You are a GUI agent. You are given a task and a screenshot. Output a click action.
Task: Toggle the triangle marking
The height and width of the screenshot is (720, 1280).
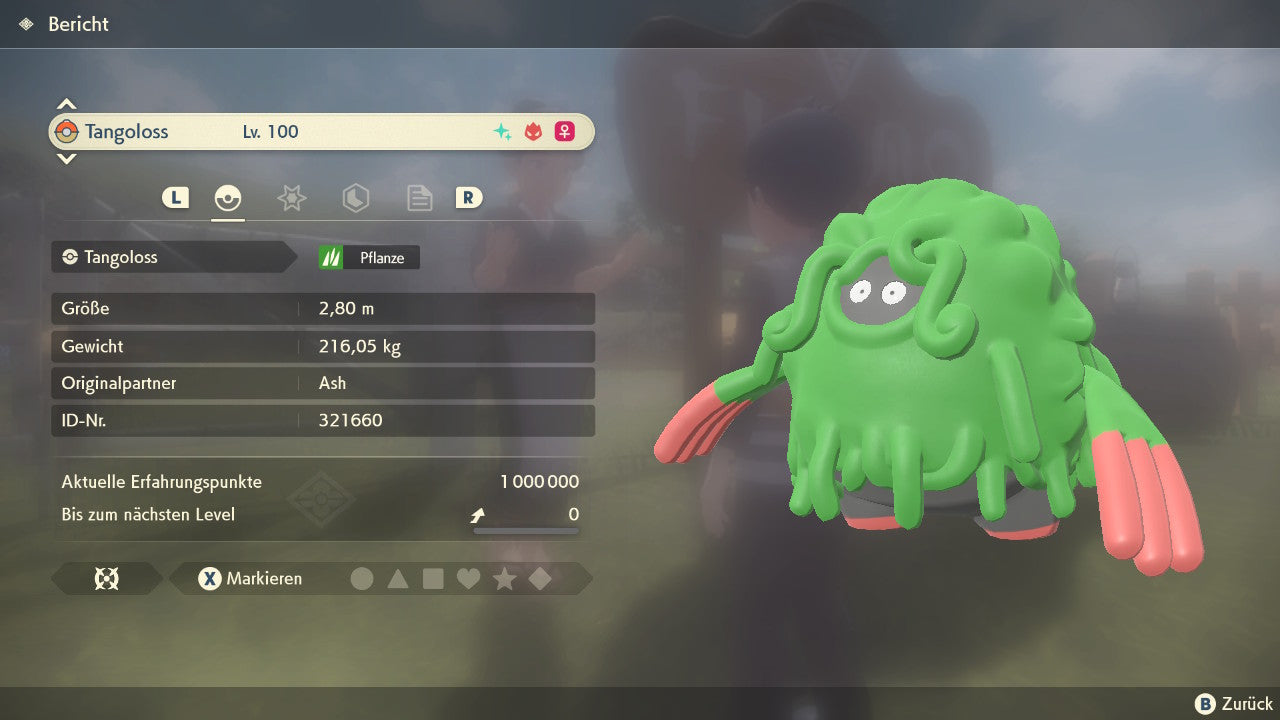(398, 579)
